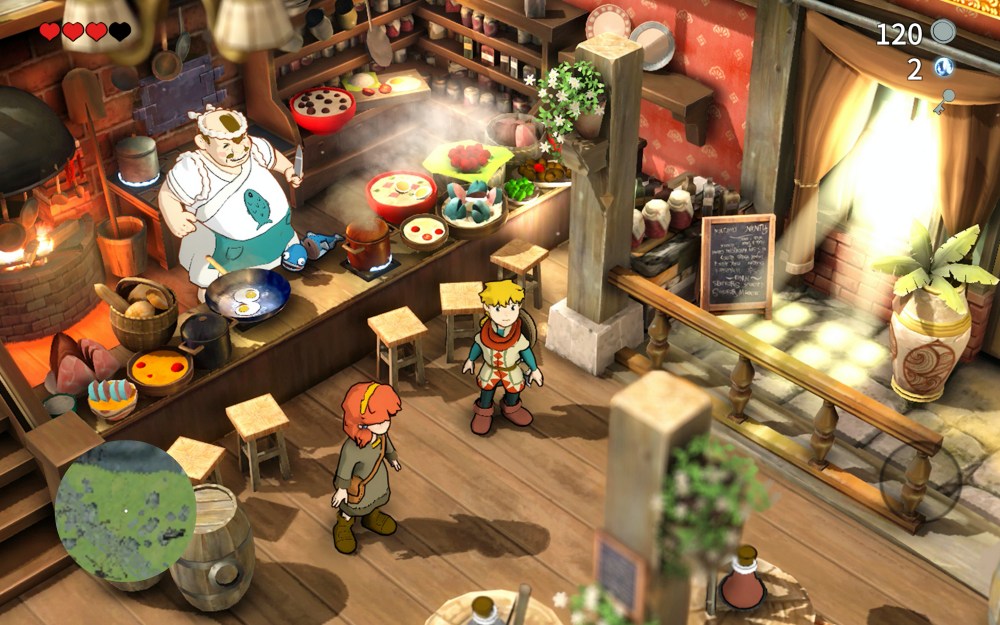Viewport: 1000px width, 625px height.
Task: Select the key icon
Action: [942, 102]
